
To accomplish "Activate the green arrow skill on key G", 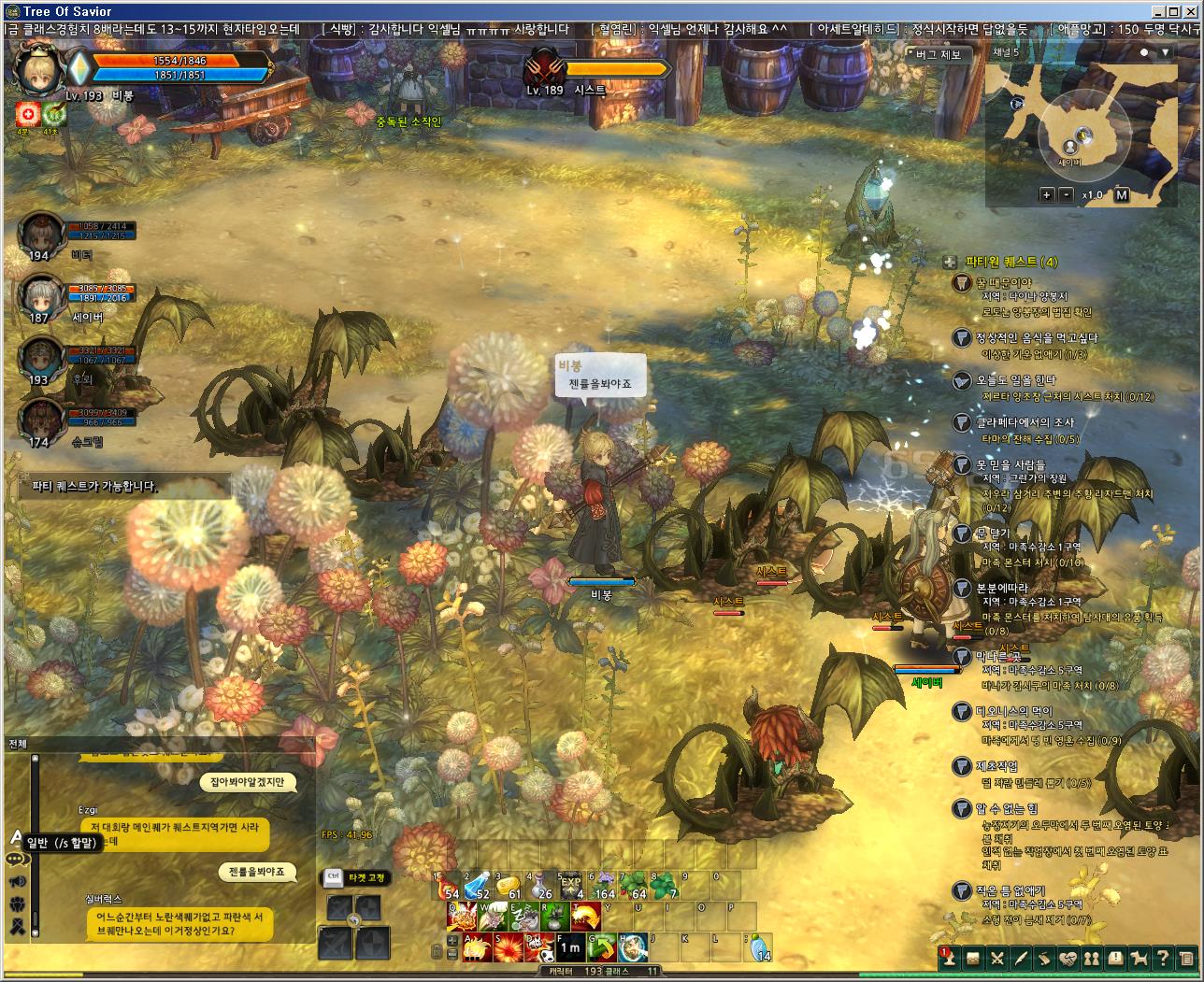I will coord(601,946).
